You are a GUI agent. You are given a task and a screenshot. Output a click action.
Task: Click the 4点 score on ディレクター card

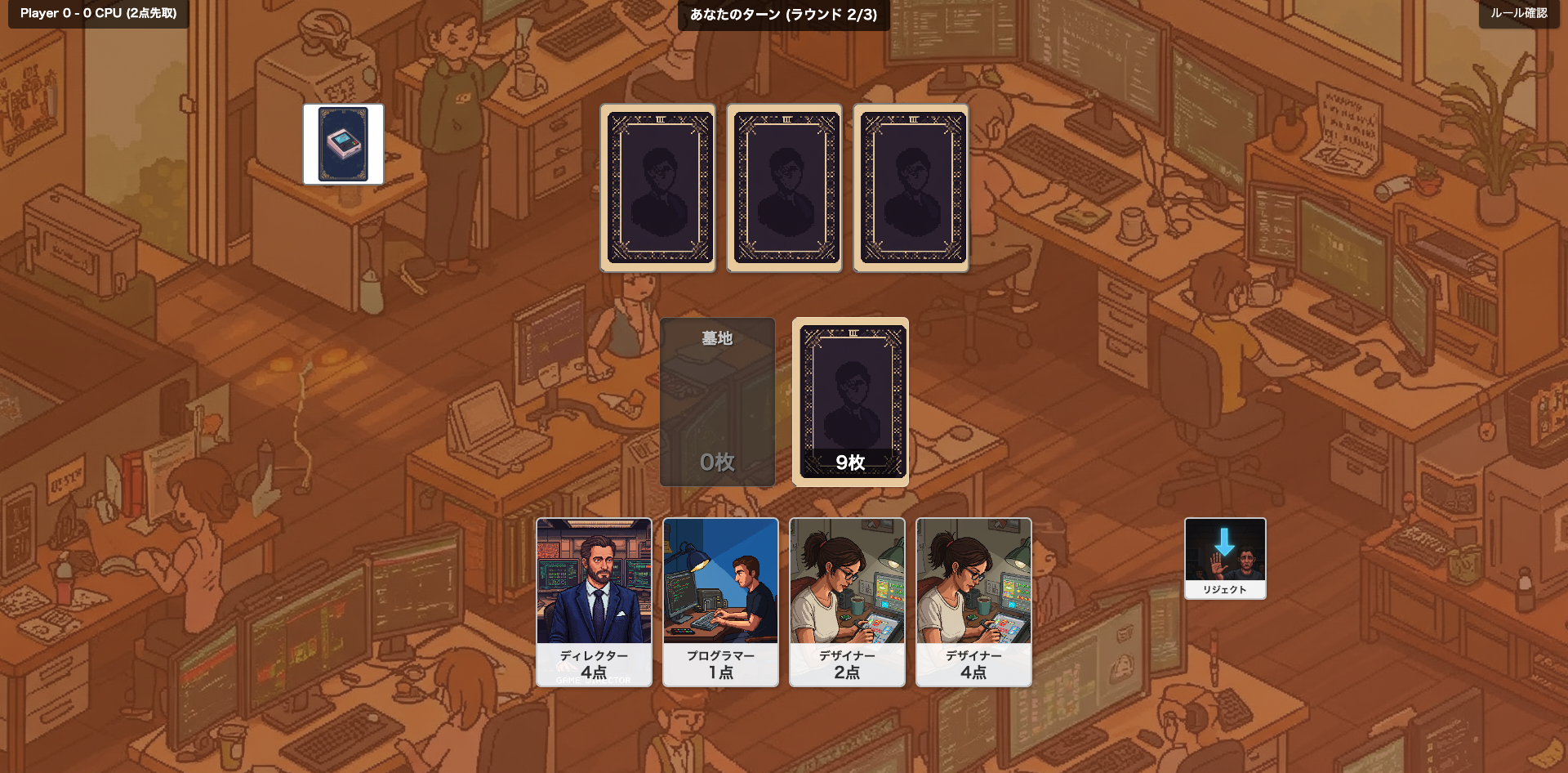[x=594, y=673]
